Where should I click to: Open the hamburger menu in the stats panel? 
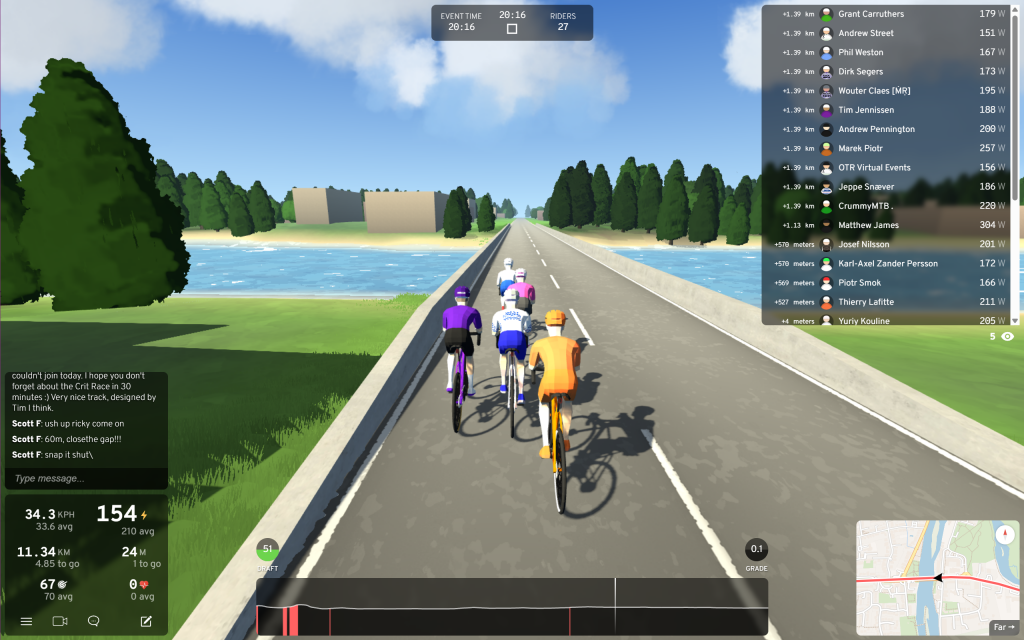[27, 621]
